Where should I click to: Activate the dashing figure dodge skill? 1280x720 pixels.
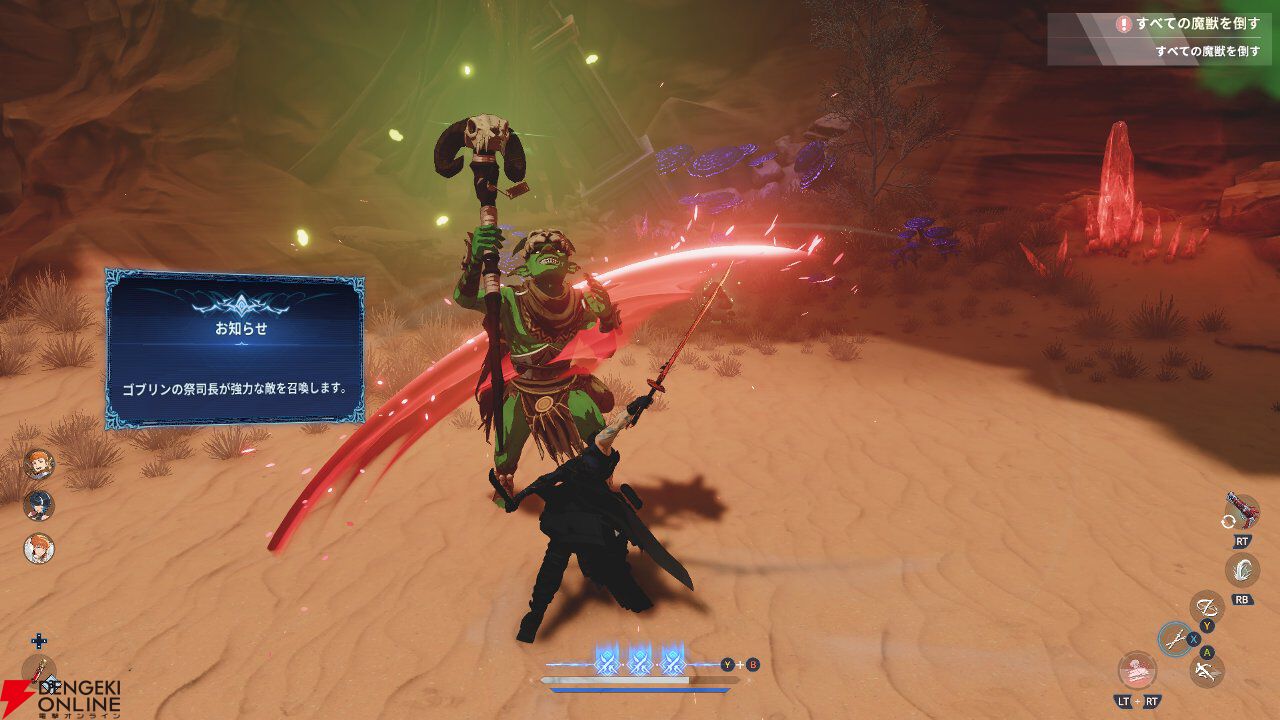pos(1207,671)
